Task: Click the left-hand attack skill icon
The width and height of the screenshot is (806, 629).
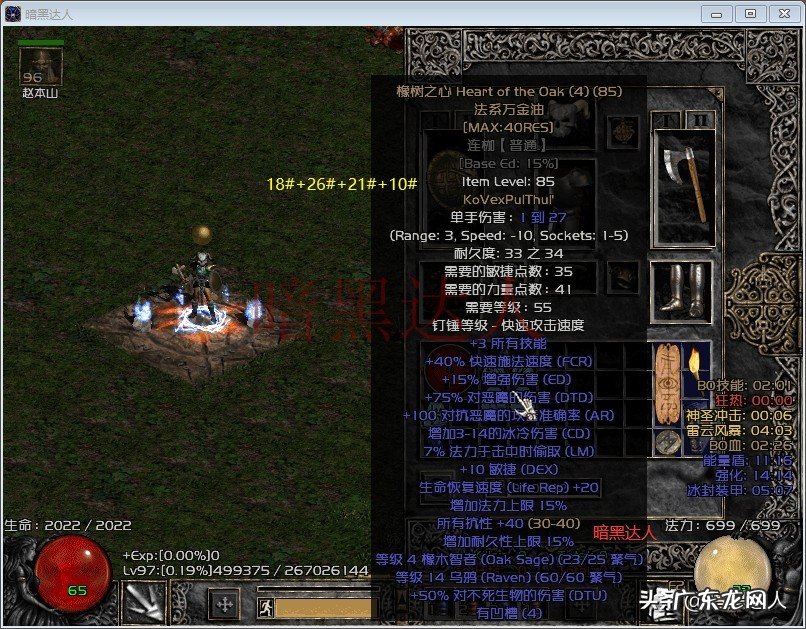Action: point(144,604)
